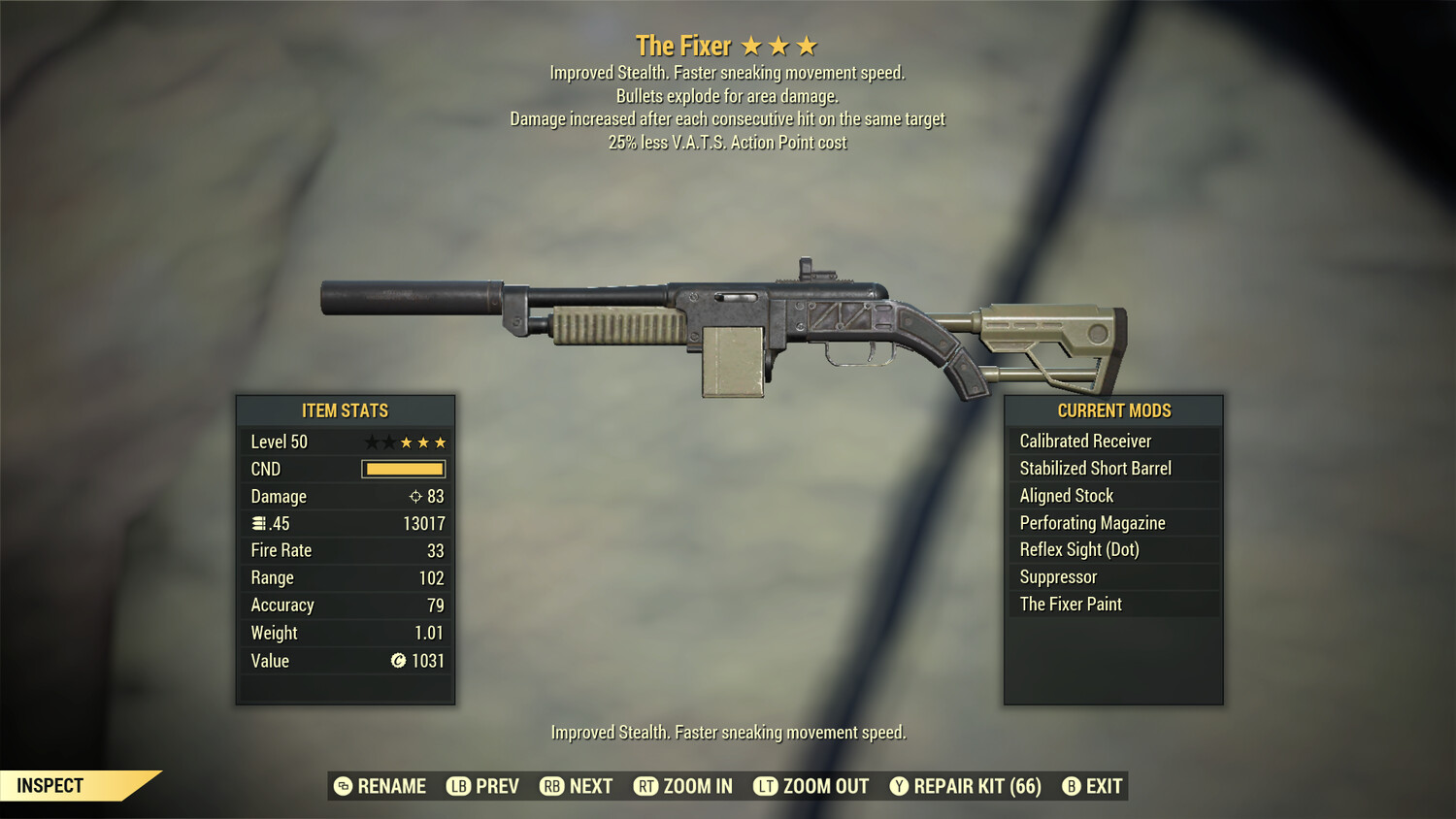Click the star rating on the Level 50 row
This screenshot has height=819, width=1456.
point(405,442)
